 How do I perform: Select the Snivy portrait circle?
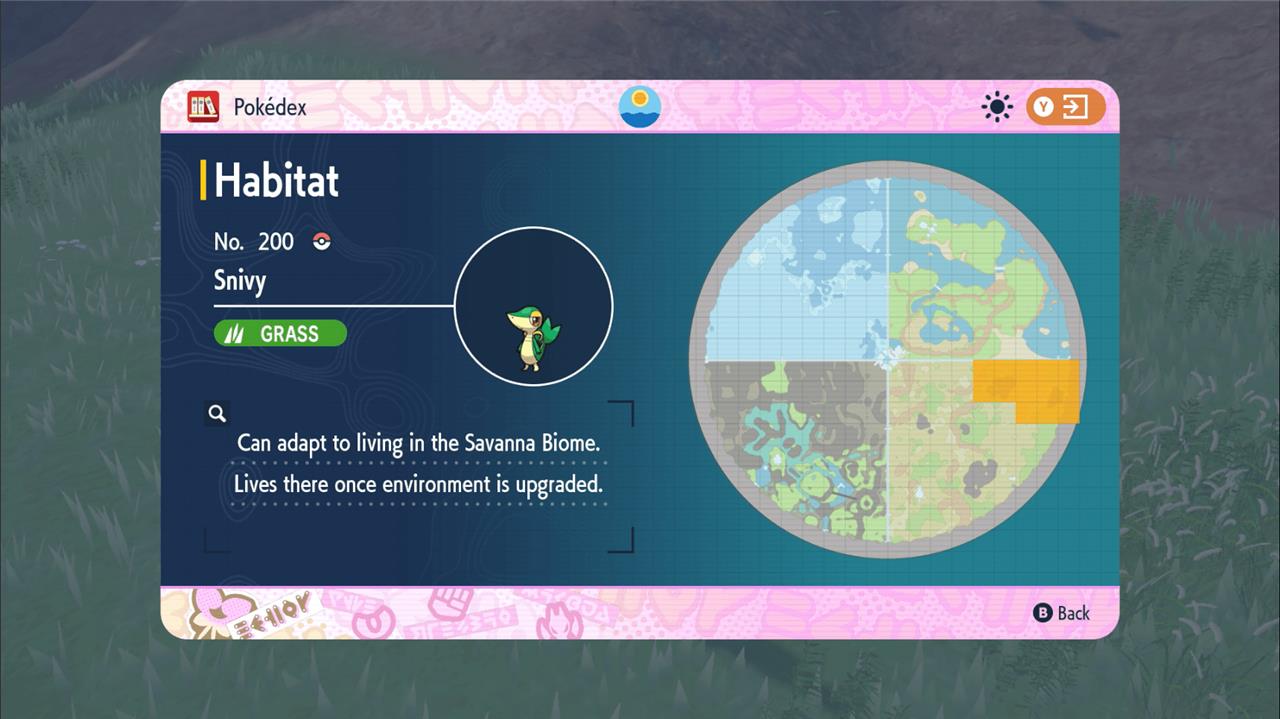coord(533,306)
